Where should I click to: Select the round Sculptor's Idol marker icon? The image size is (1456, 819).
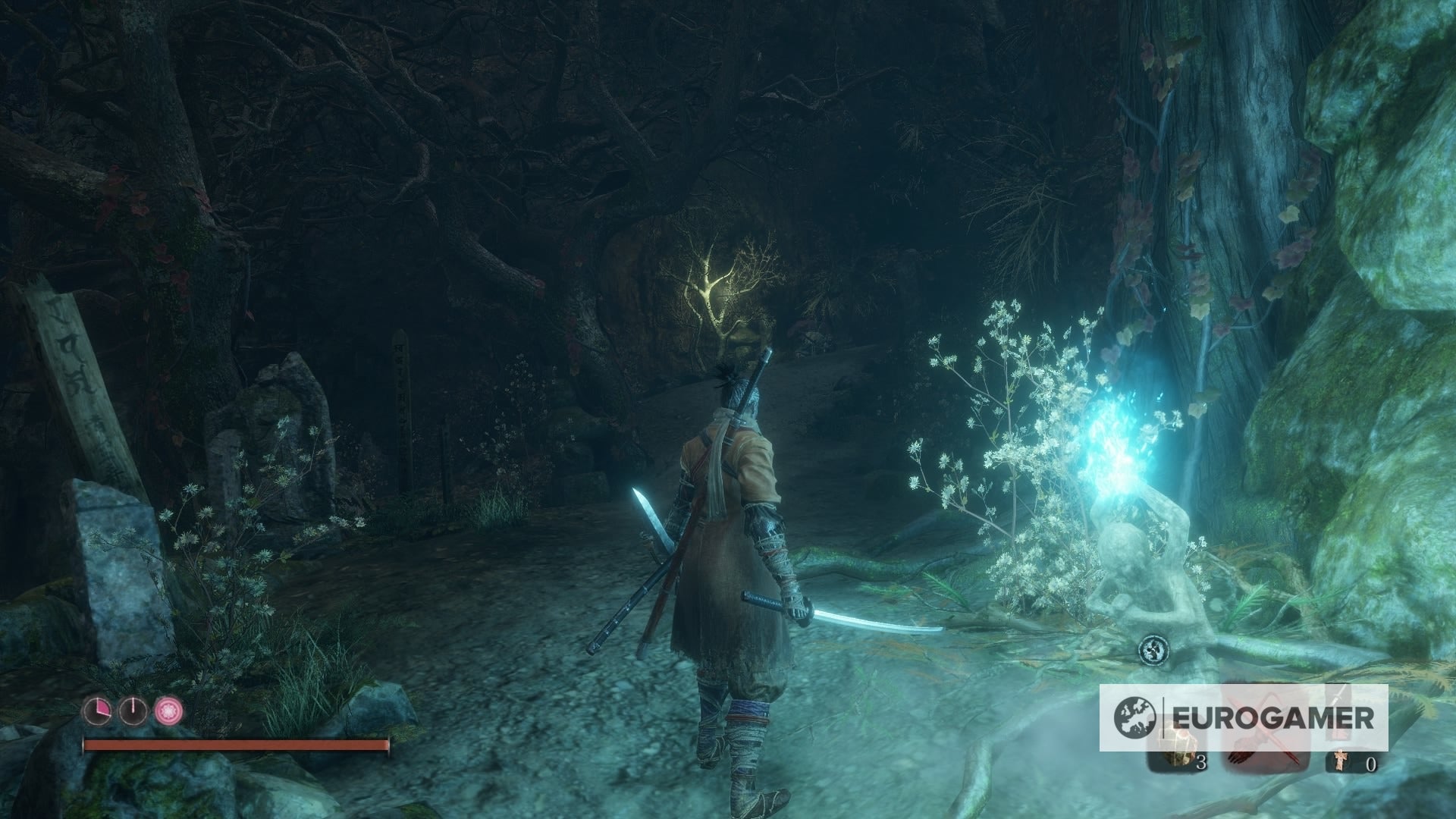1153,649
